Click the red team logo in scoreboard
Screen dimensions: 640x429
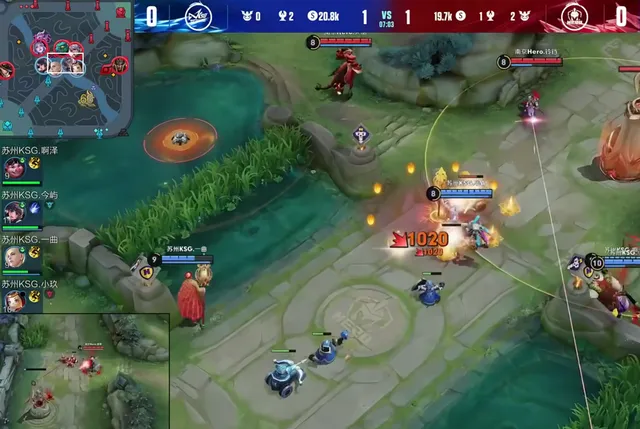coord(575,15)
